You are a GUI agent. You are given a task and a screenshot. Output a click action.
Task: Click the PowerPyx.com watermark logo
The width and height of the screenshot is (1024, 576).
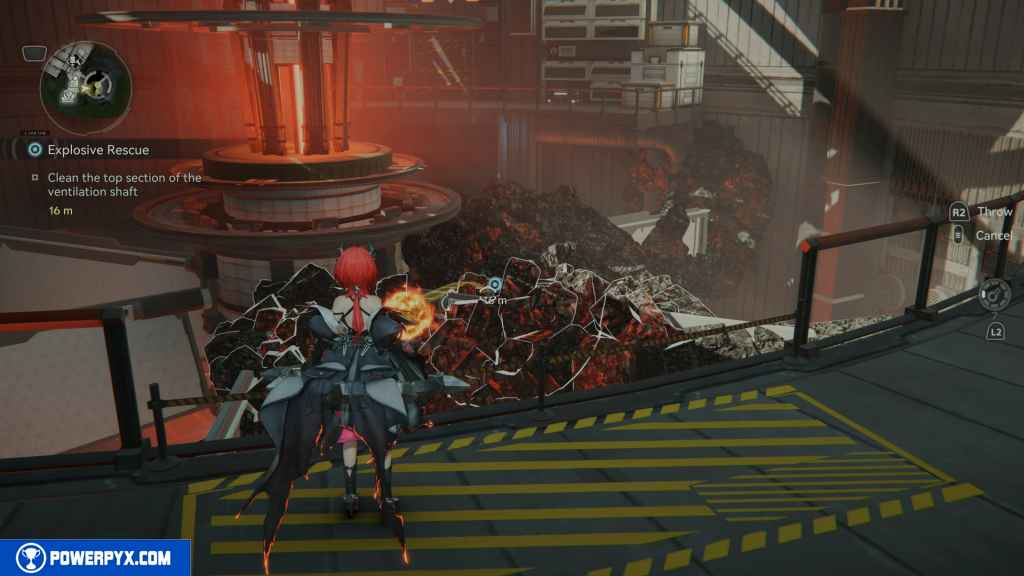coord(95,558)
